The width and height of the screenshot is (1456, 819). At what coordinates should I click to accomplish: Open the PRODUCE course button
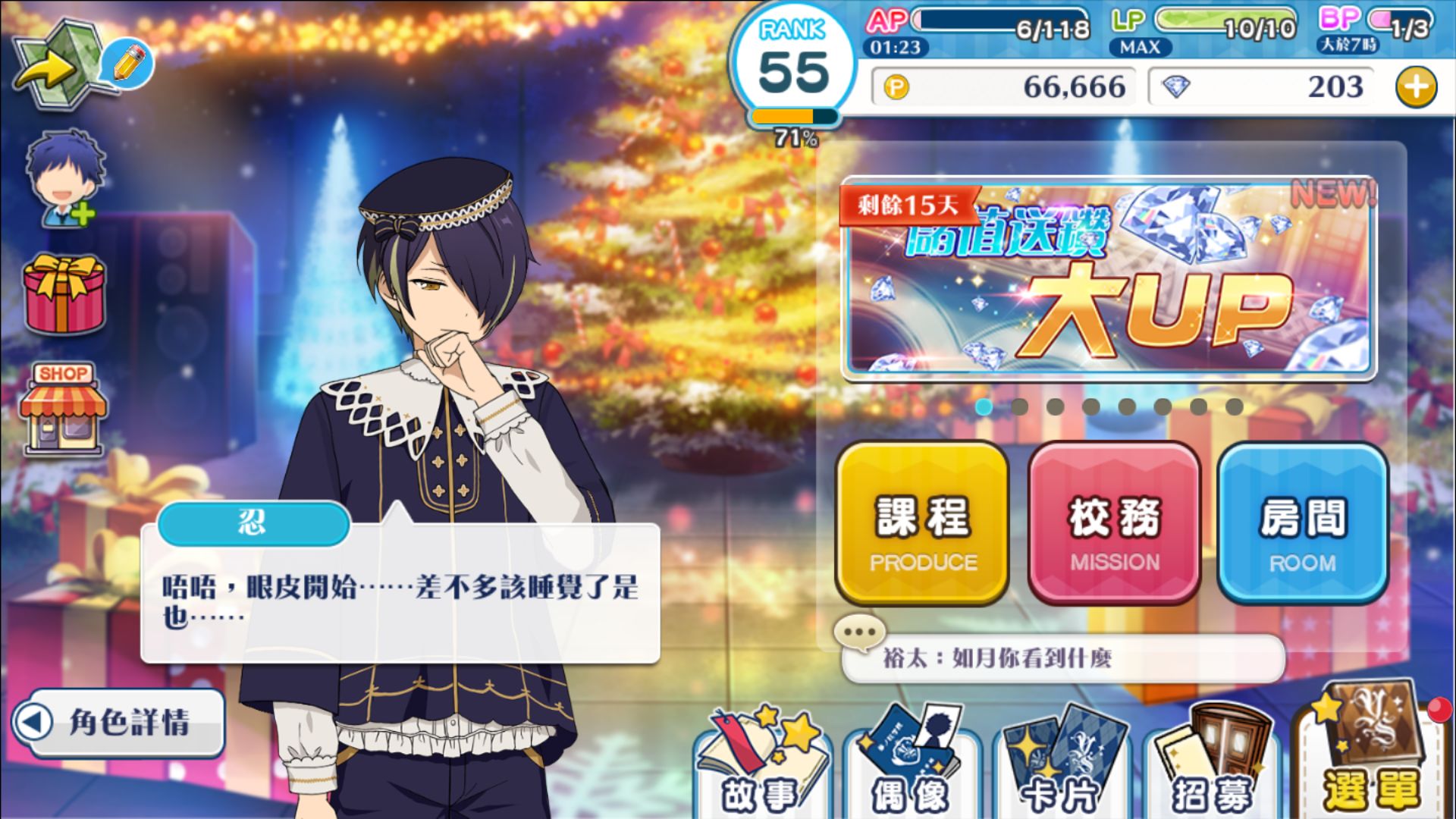pyautogui.click(x=922, y=523)
